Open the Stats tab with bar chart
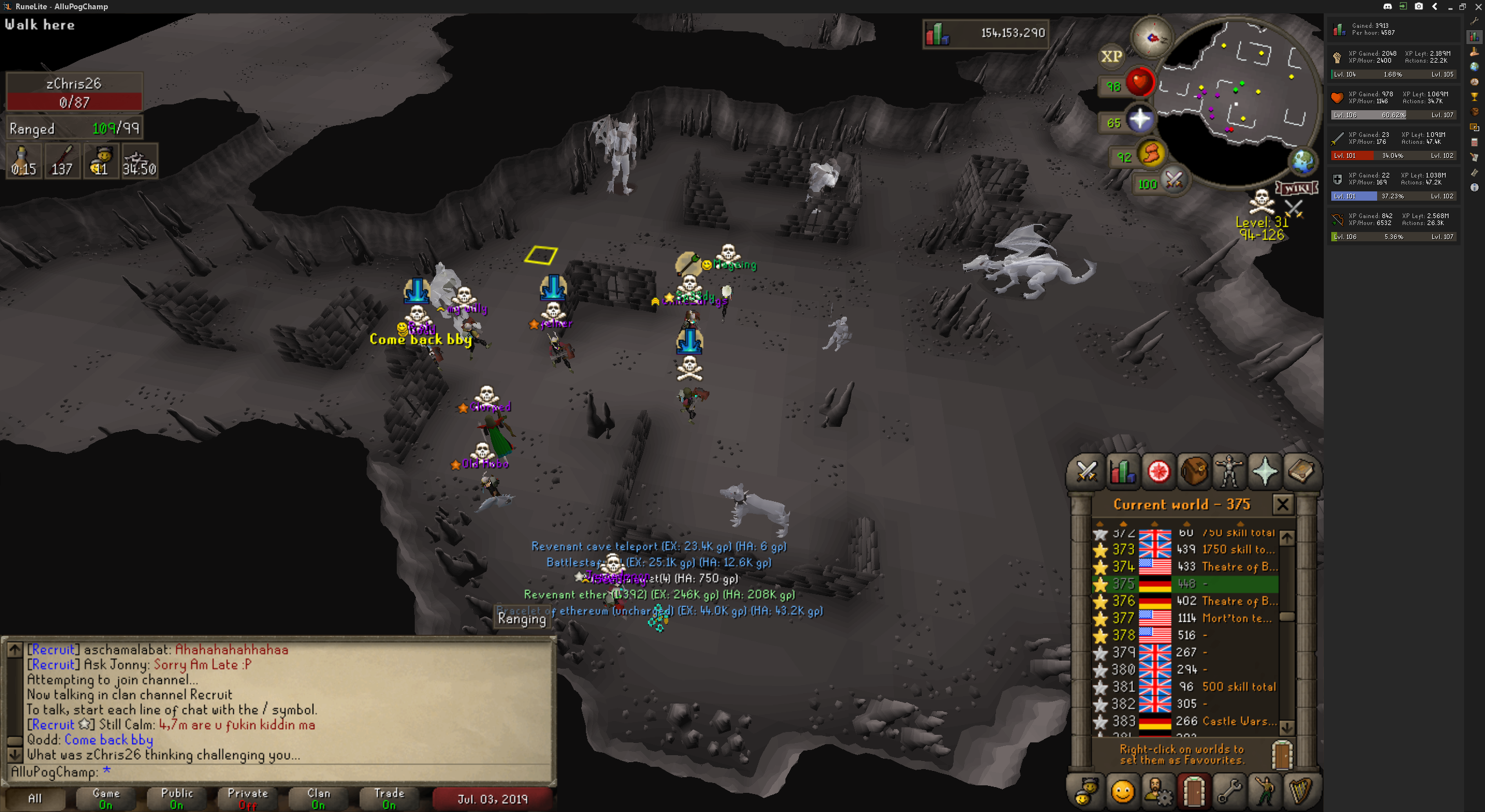This screenshot has height=812, width=1485. click(1122, 472)
